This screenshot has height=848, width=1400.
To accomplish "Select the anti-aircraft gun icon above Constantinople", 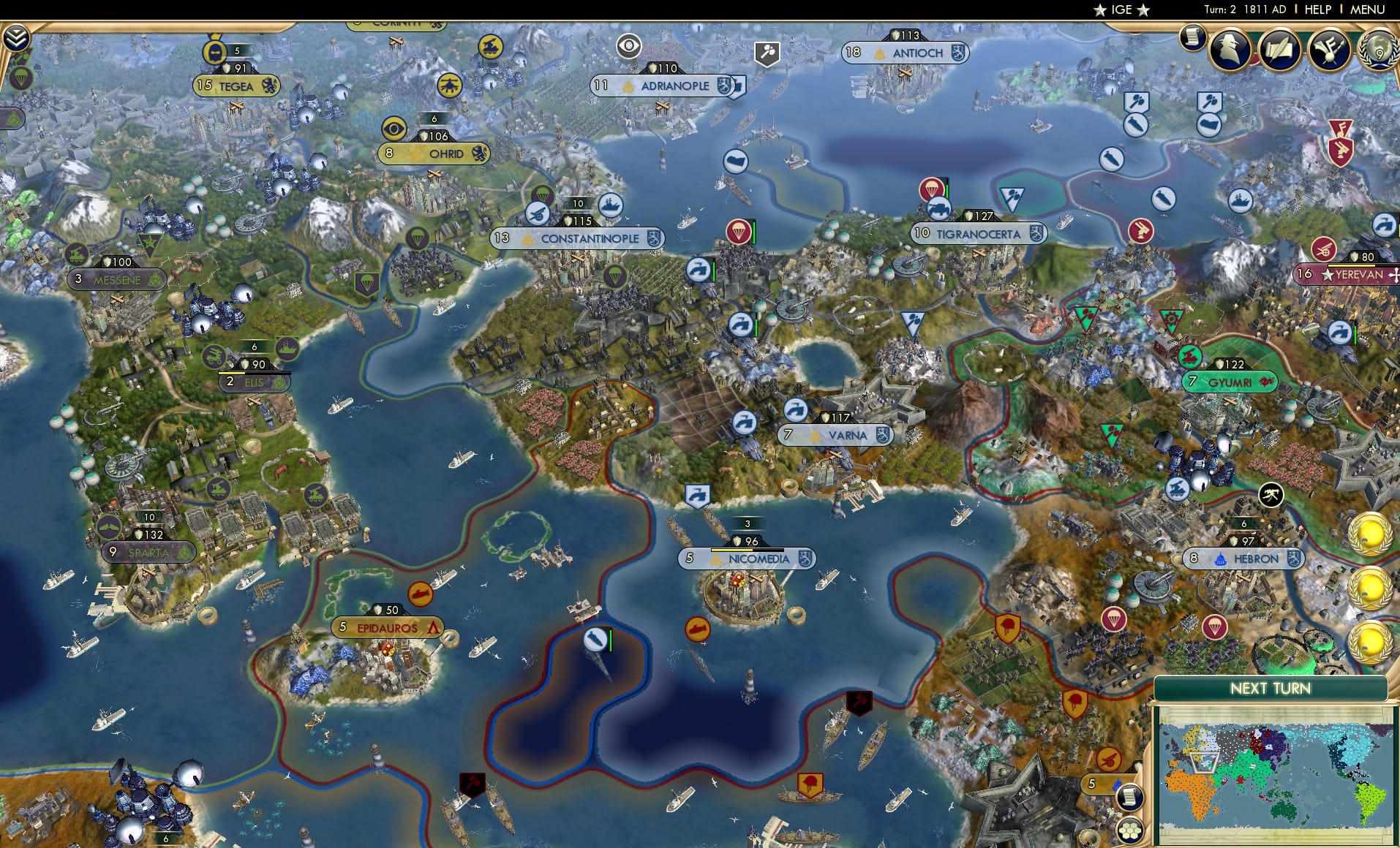I will (539, 212).
